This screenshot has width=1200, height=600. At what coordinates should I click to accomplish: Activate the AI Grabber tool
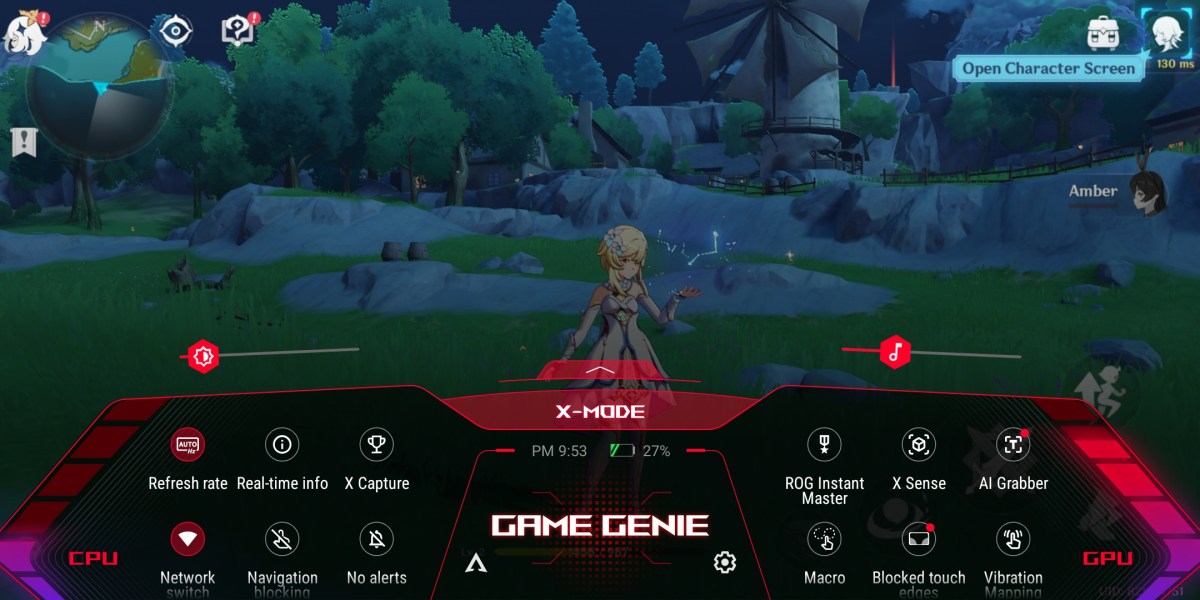click(1013, 444)
